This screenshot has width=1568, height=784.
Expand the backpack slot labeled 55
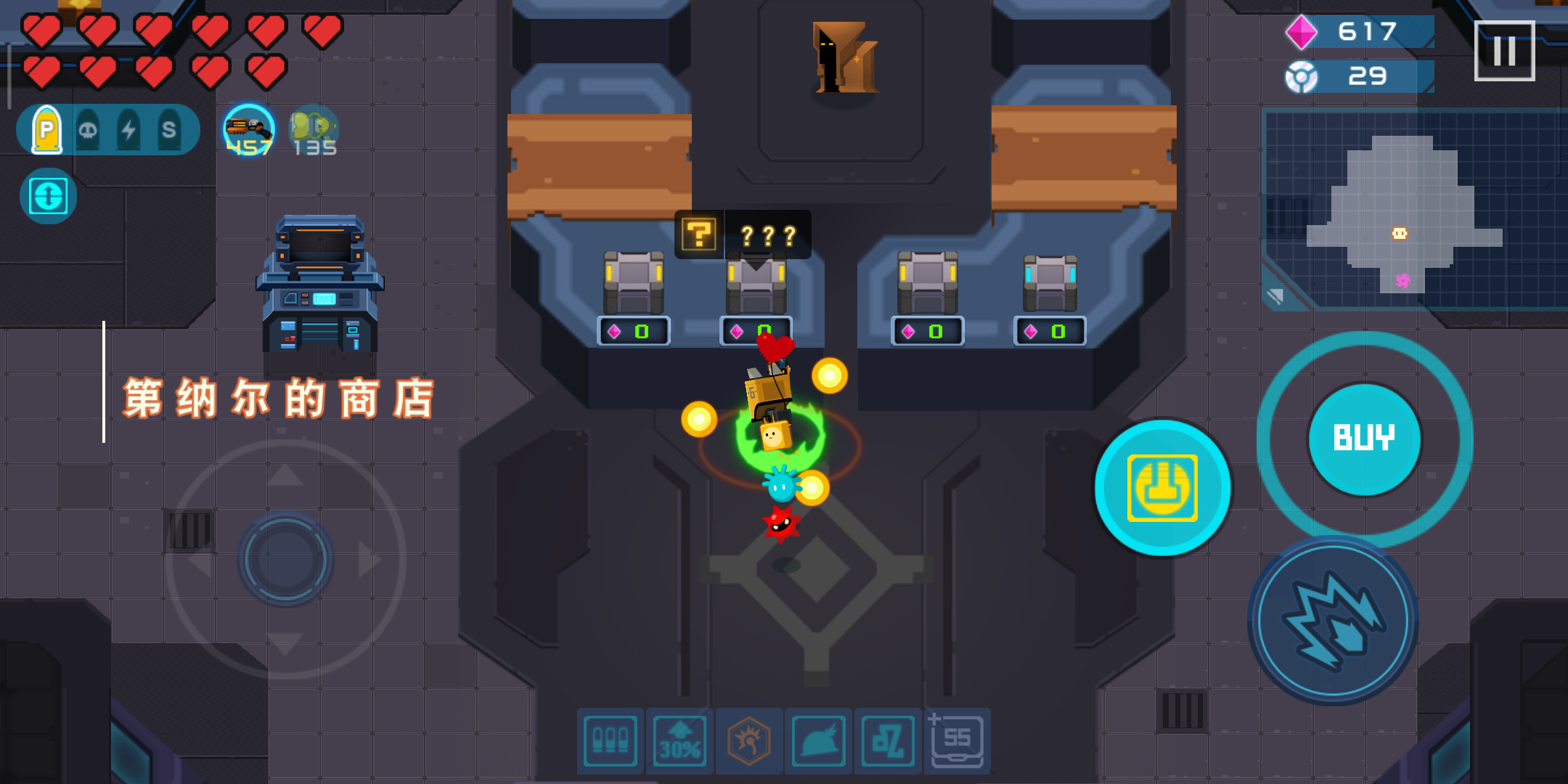(x=956, y=741)
